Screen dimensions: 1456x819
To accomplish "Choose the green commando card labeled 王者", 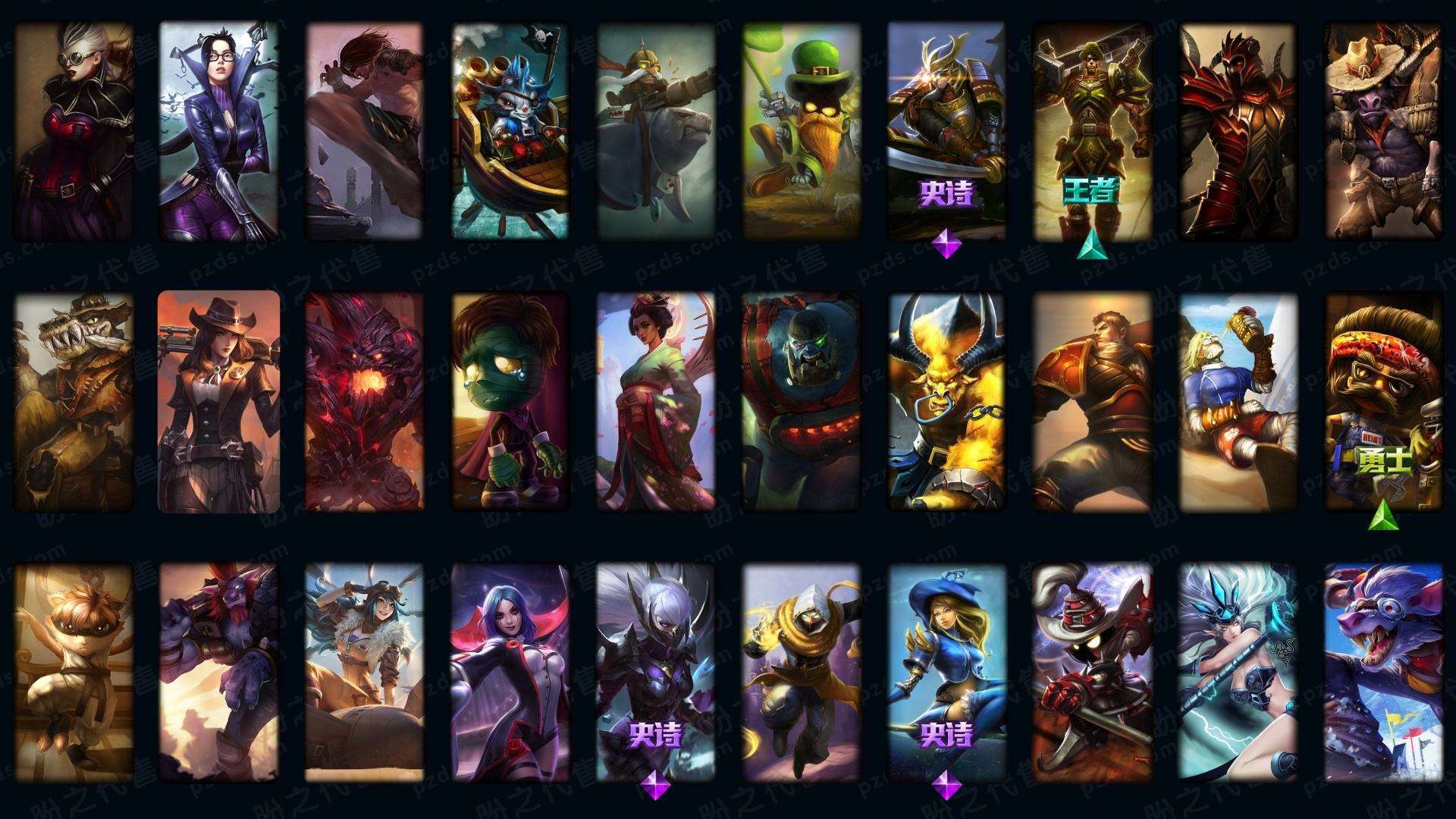I will (x=1091, y=130).
